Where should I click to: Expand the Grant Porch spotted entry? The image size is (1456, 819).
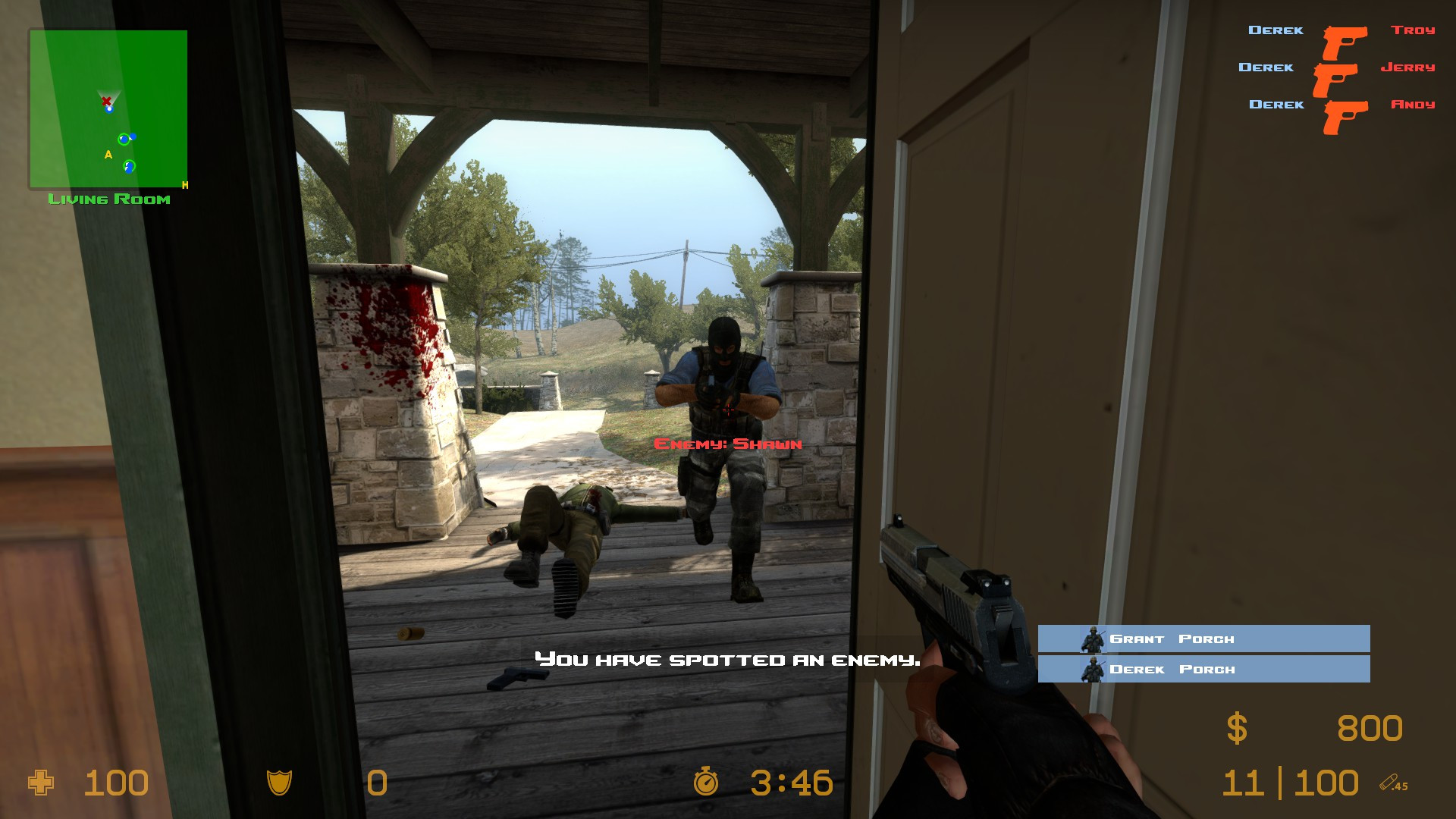1204,639
